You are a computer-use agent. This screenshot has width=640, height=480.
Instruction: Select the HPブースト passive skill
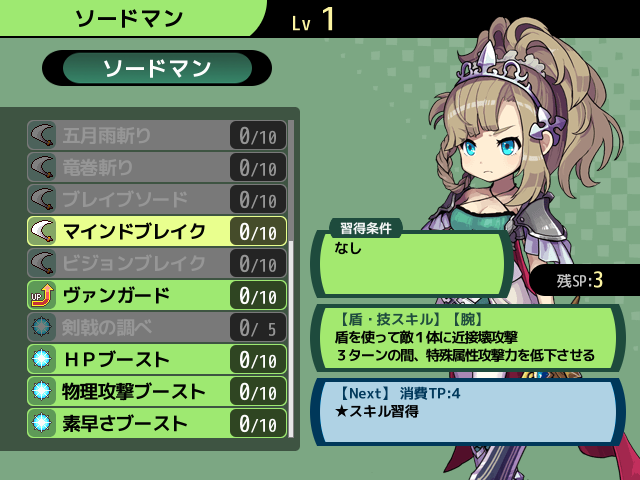(156, 359)
